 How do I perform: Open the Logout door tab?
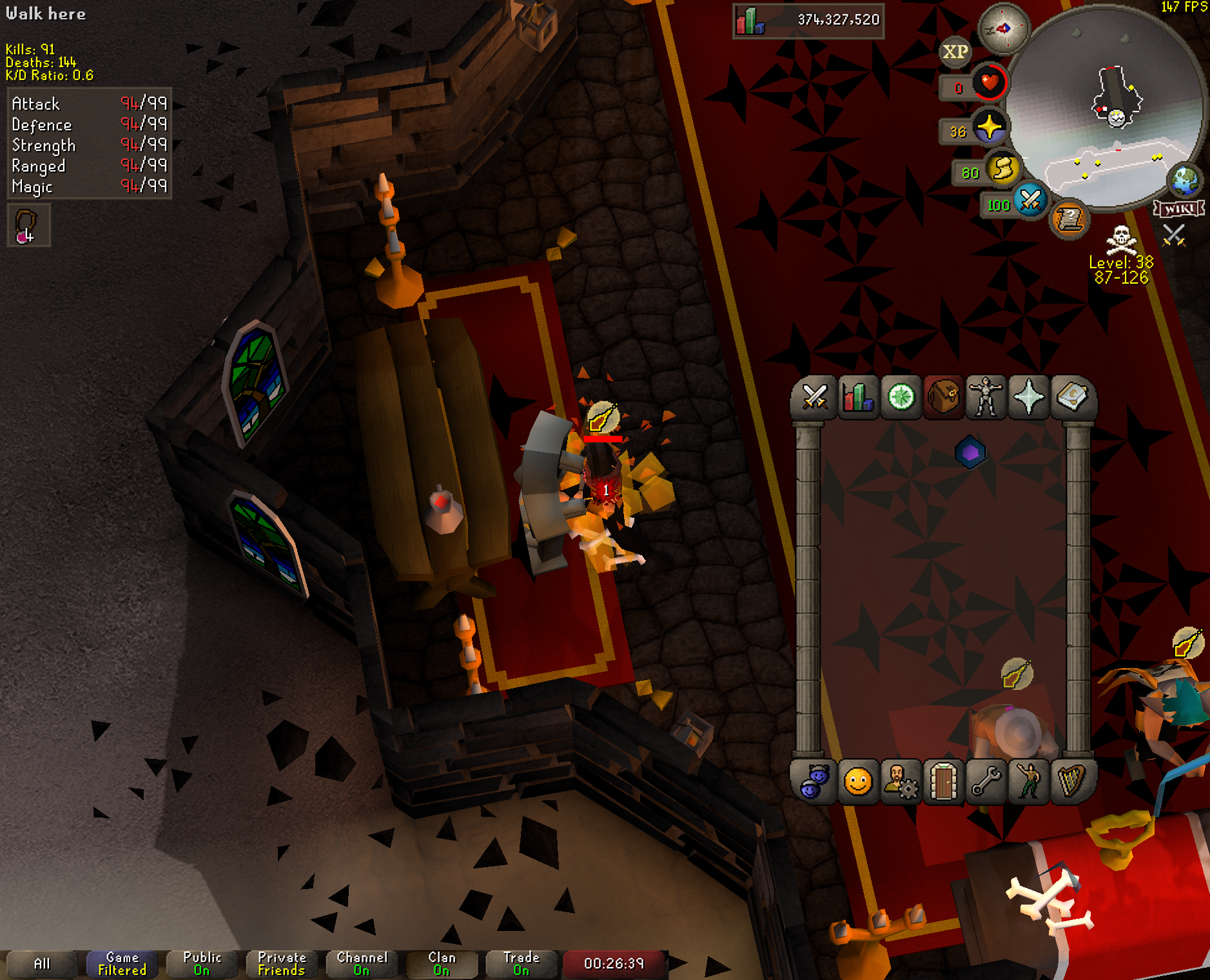(944, 783)
